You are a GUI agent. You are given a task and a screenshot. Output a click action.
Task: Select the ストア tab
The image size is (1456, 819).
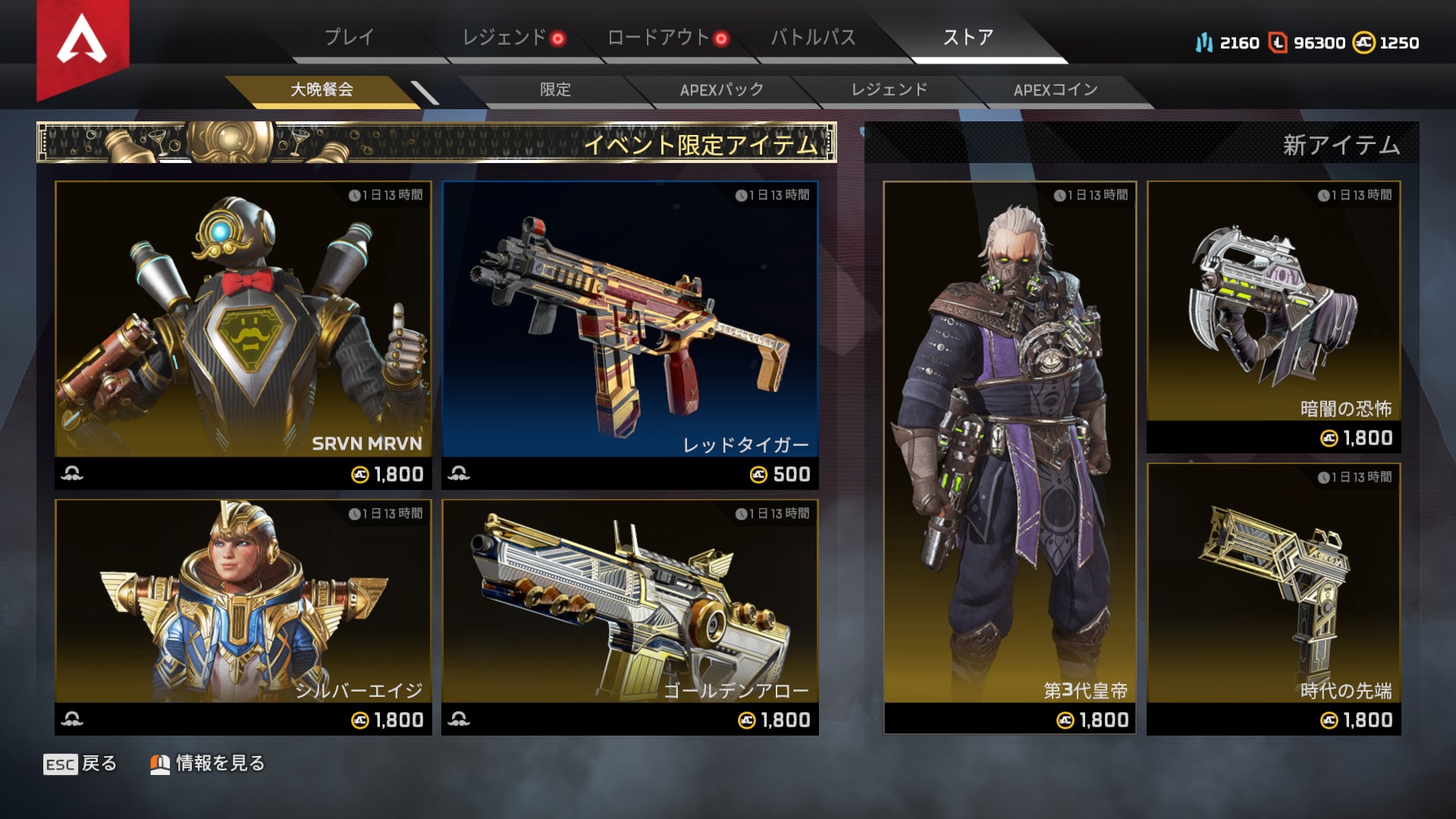coord(968,37)
